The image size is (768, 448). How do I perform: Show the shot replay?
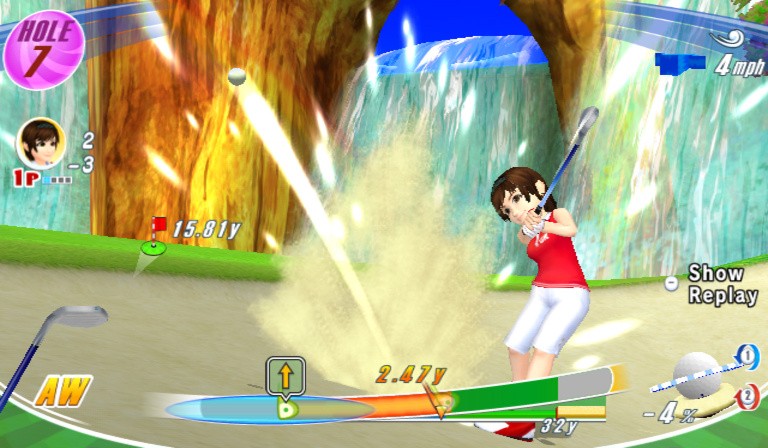pyautogui.click(x=715, y=284)
